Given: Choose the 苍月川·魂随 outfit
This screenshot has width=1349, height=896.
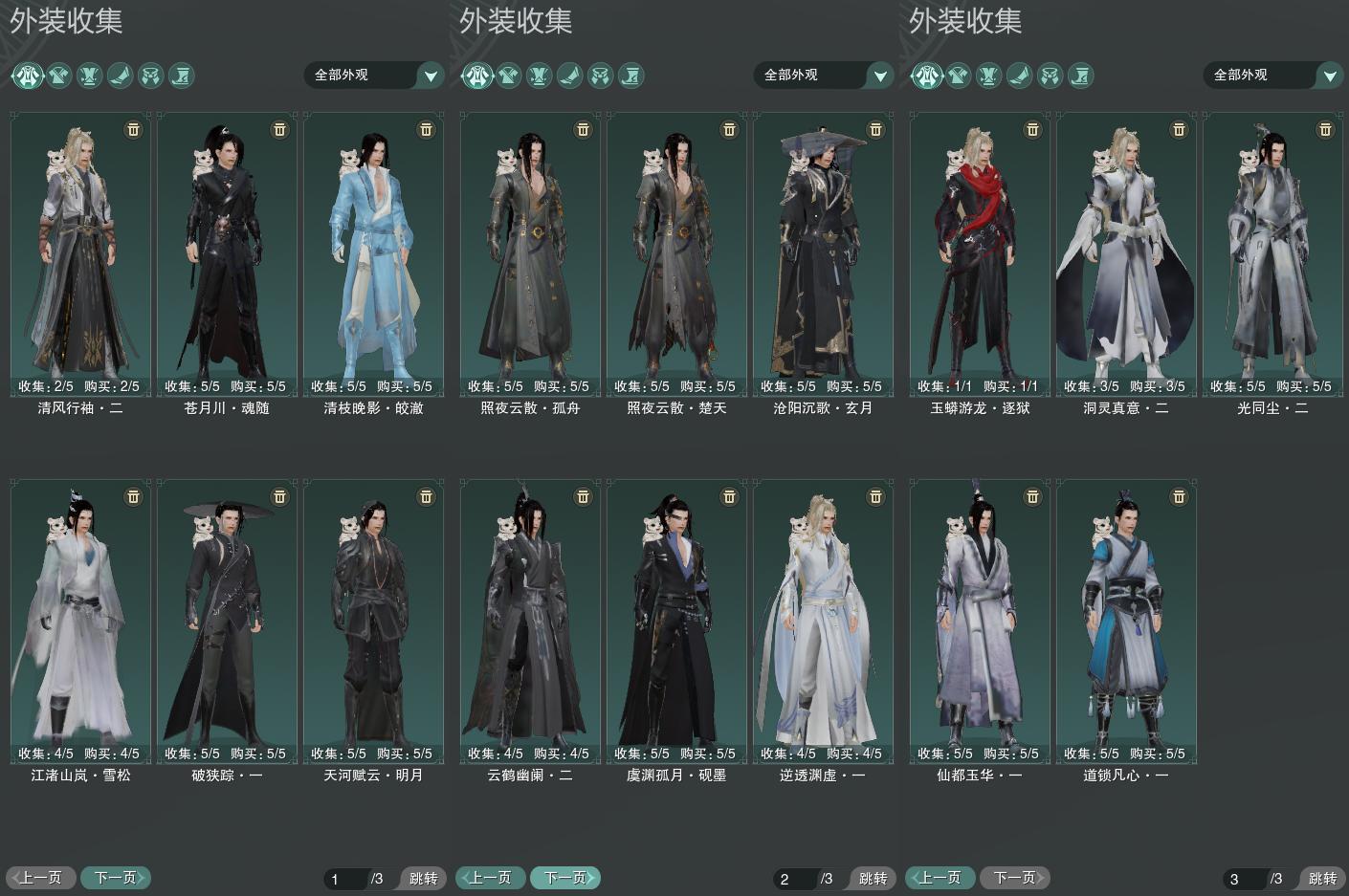Looking at the screenshot, I should 227,253.
